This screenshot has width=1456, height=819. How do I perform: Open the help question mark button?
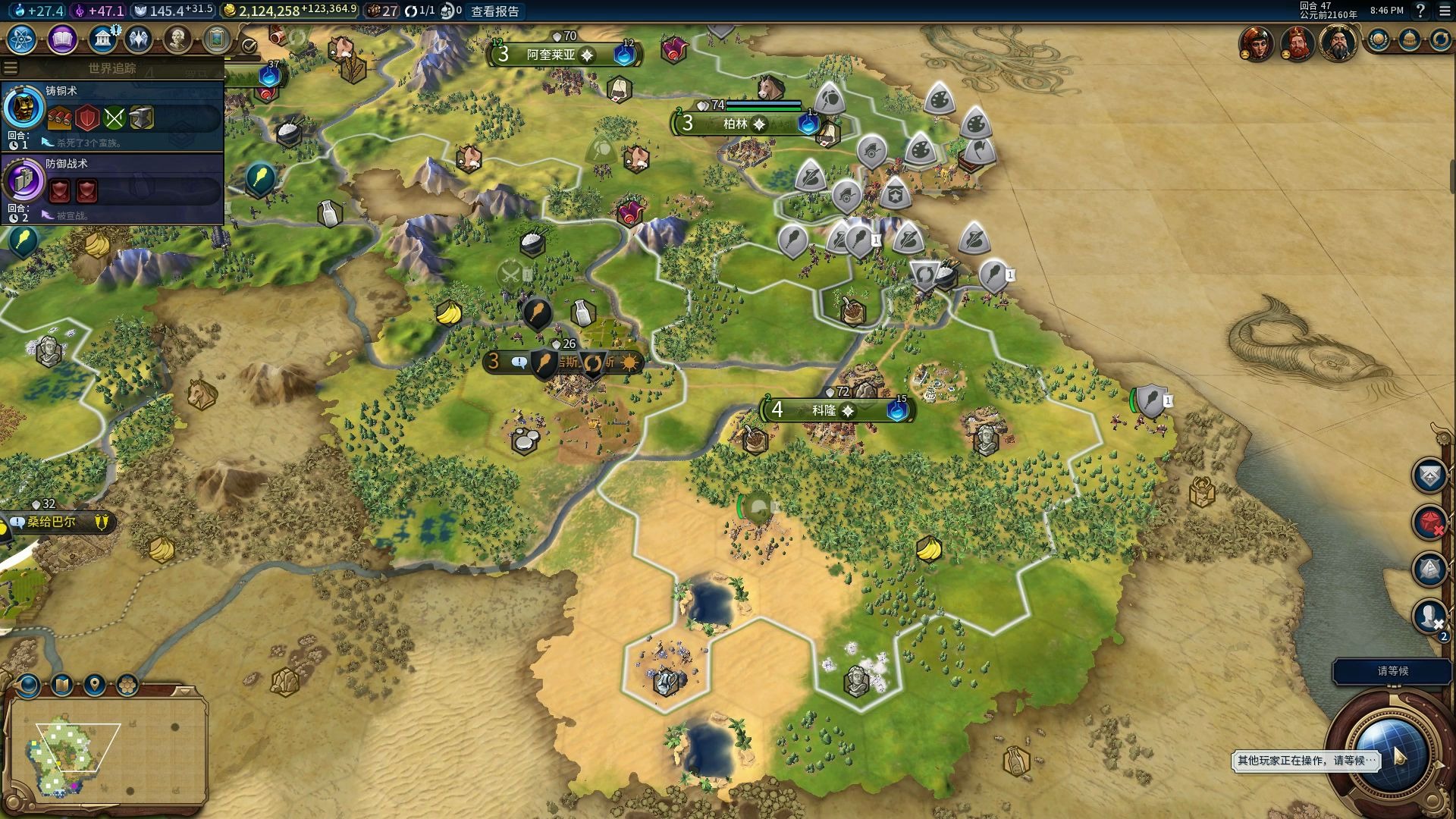[x=1420, y=11]
